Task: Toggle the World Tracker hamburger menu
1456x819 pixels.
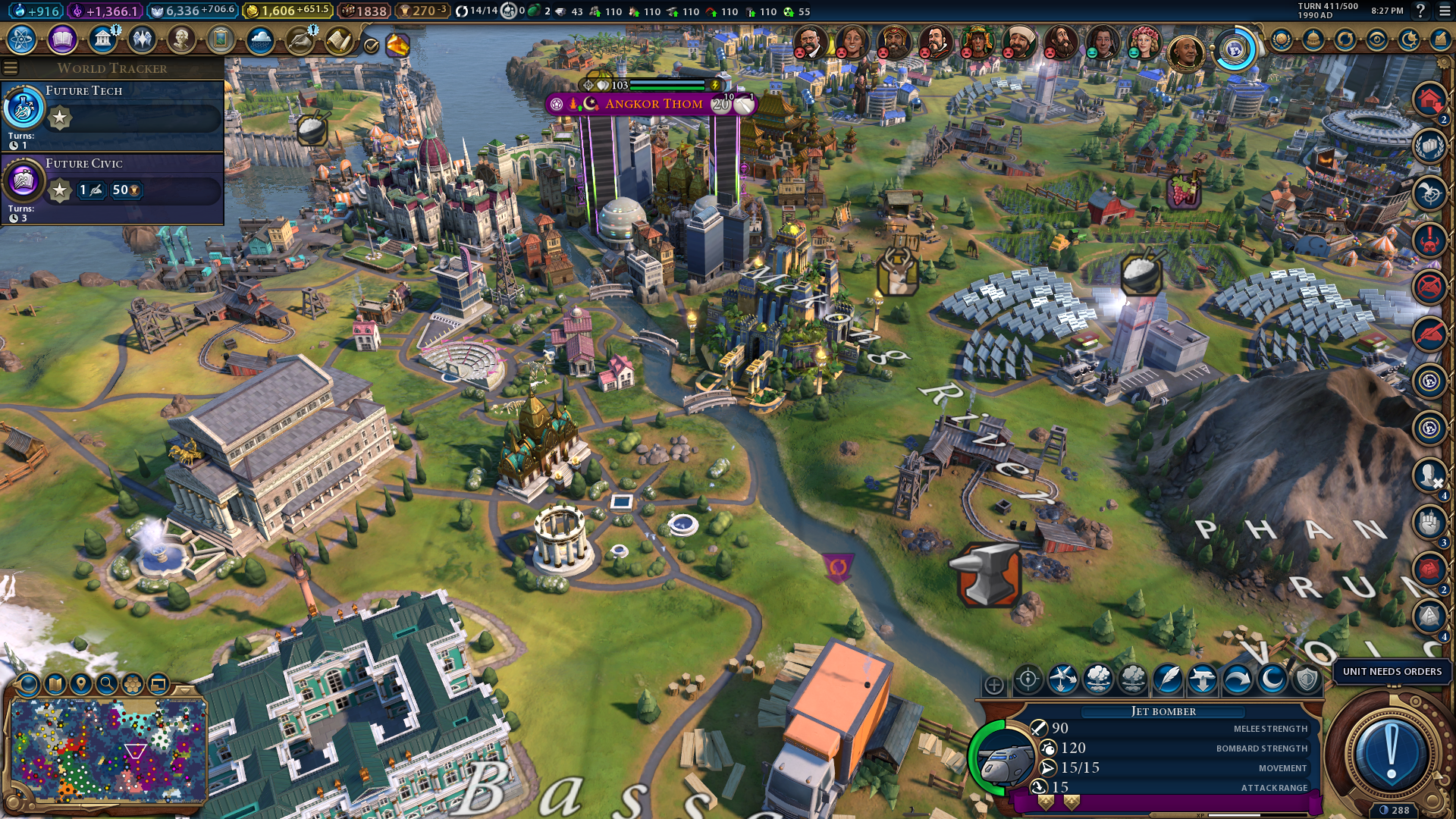Action: pyautogui.click(x=11, y=68)
